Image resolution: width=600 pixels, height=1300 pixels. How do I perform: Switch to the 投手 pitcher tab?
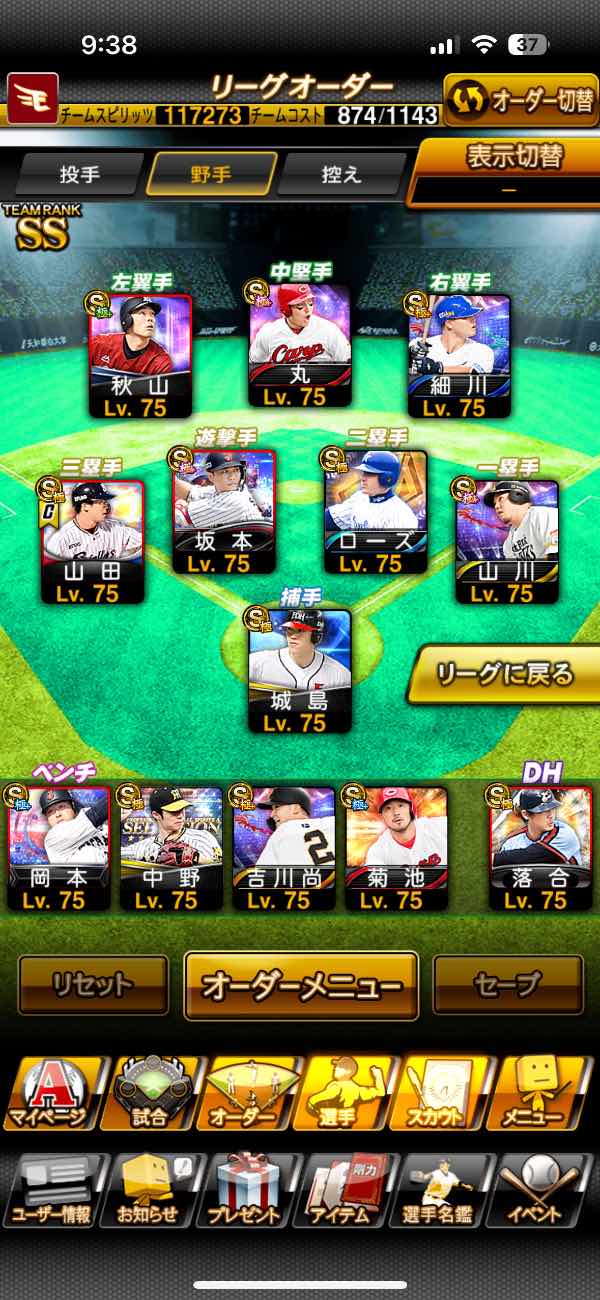coord(79,174)
